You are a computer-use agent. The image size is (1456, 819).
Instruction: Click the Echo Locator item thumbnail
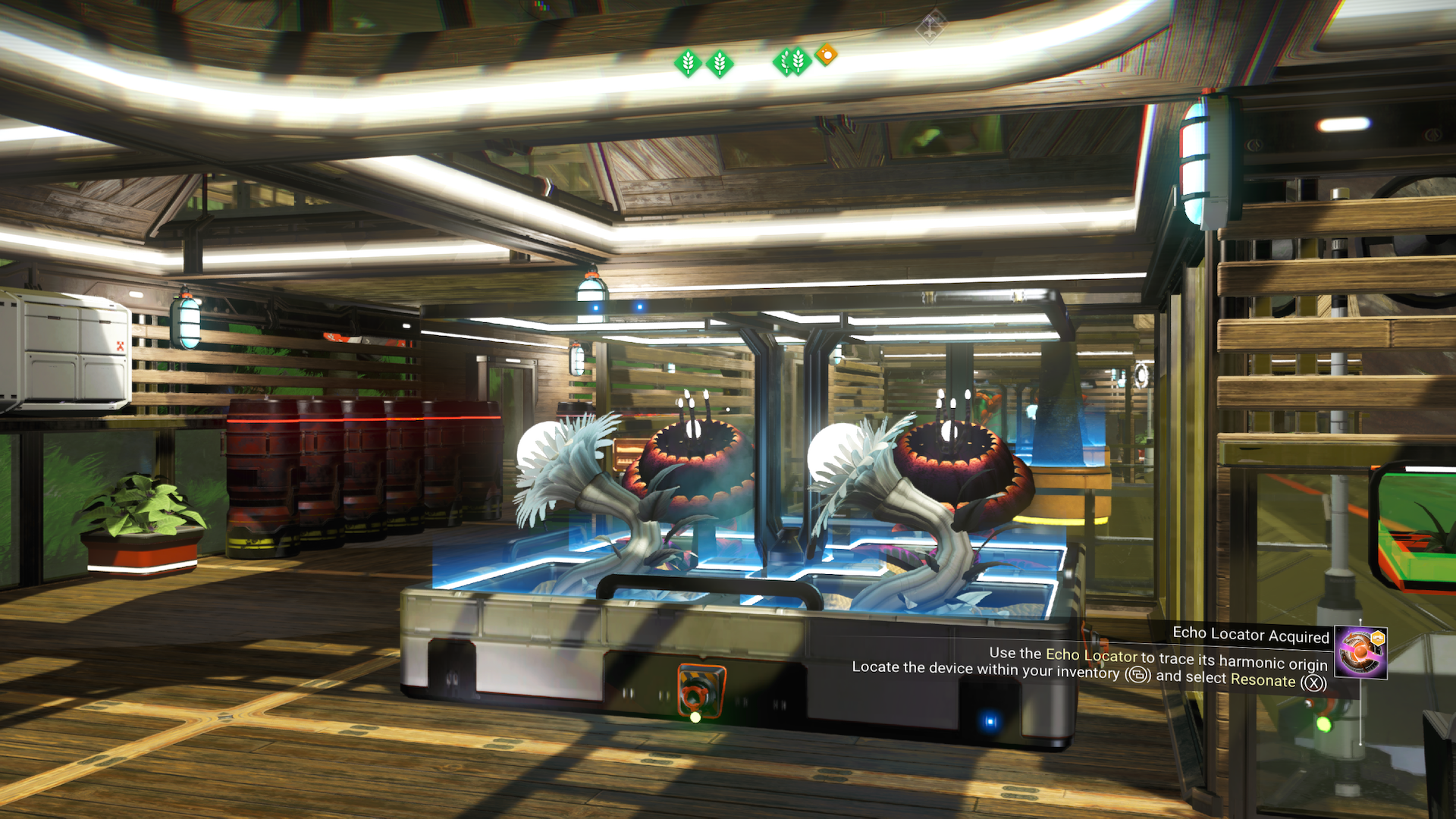(x=1362, y=652)
